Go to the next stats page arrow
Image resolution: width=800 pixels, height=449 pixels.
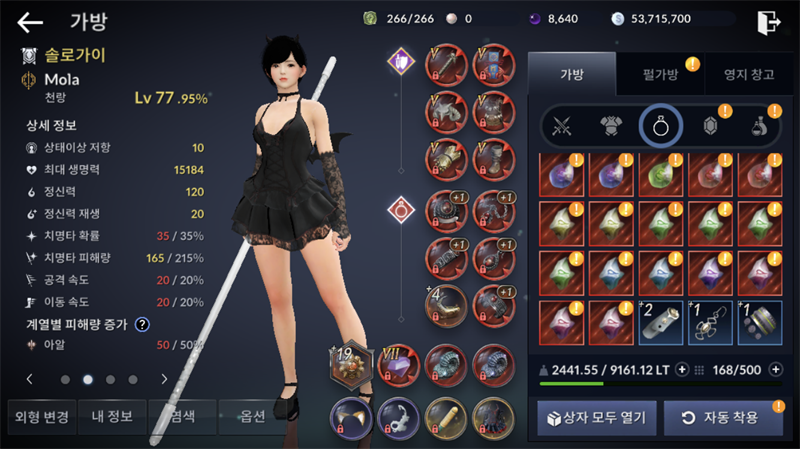tap(164, 379)
